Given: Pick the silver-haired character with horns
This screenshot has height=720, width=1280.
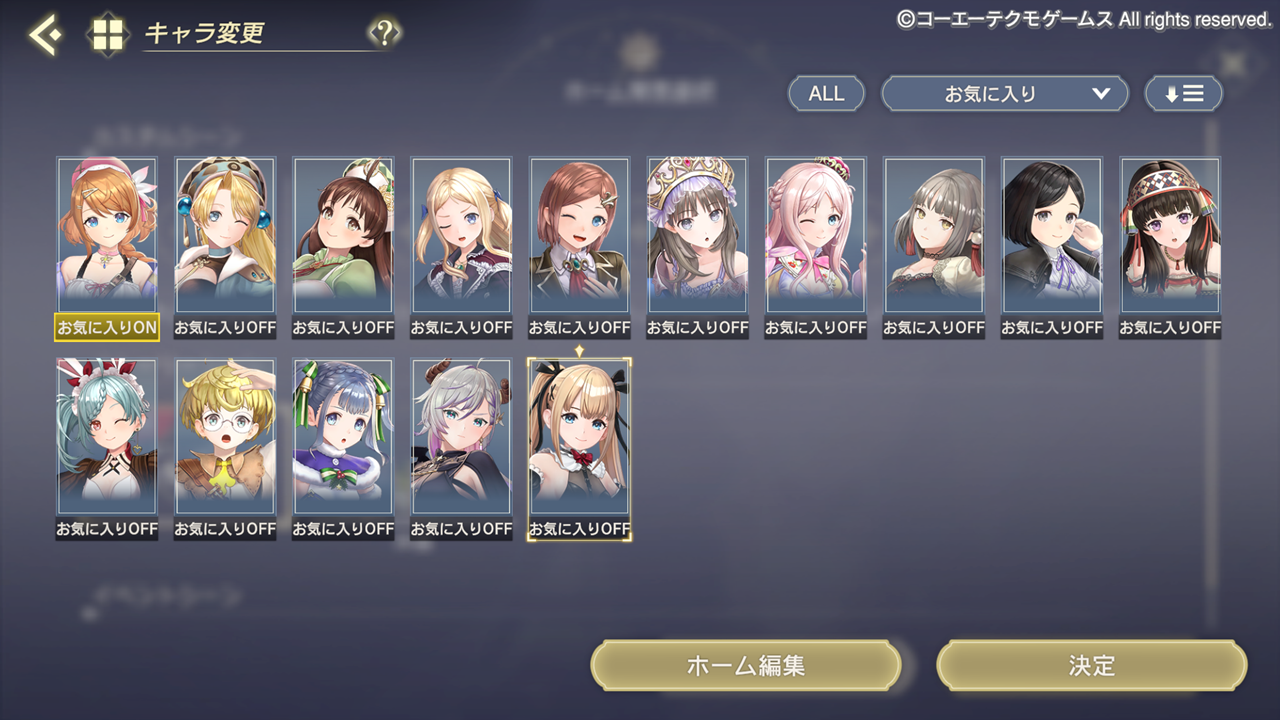Looking at the screenshot, I should click(x=461, y=437).
